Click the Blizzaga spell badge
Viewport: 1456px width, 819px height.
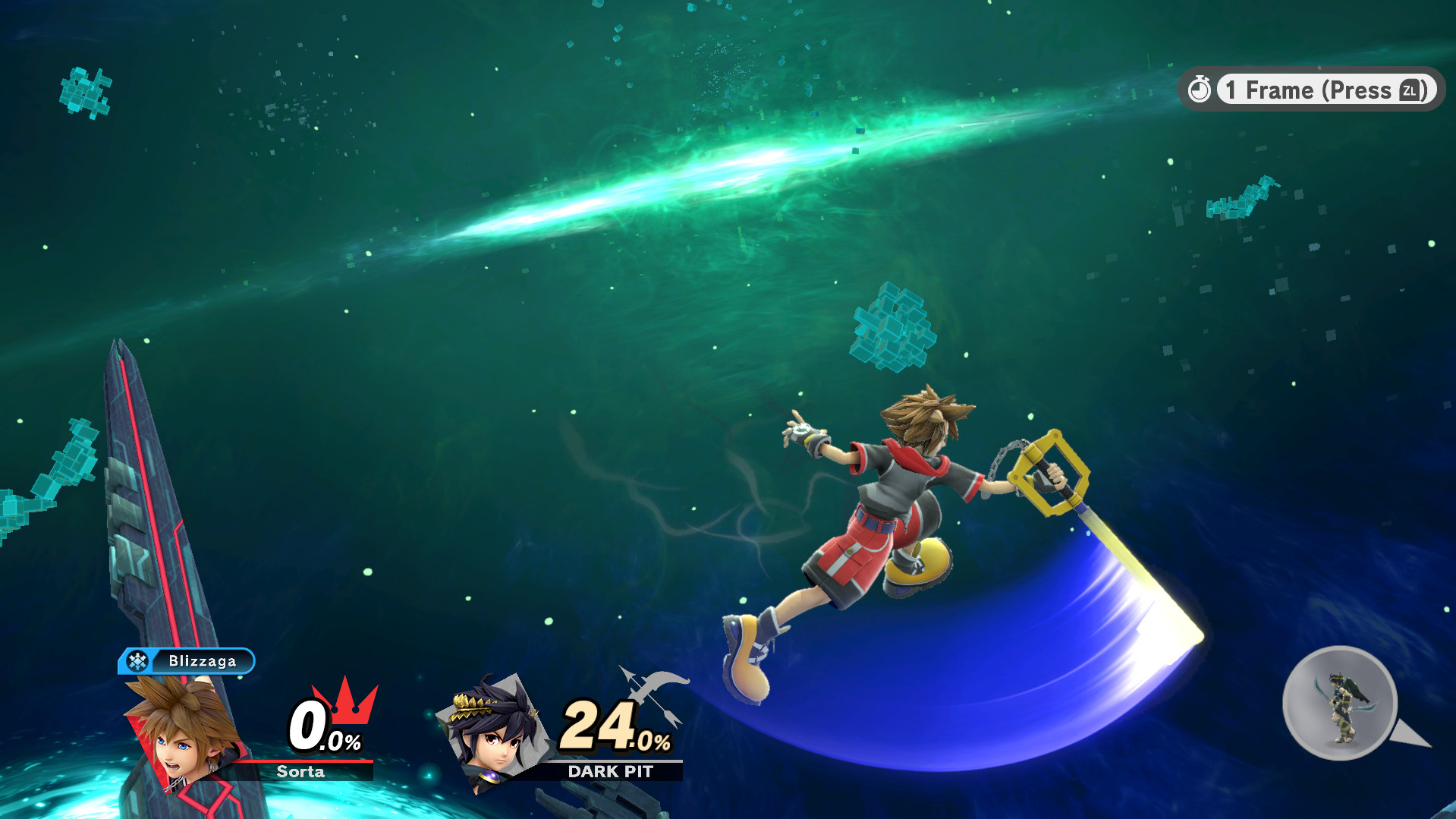point(186,660)
